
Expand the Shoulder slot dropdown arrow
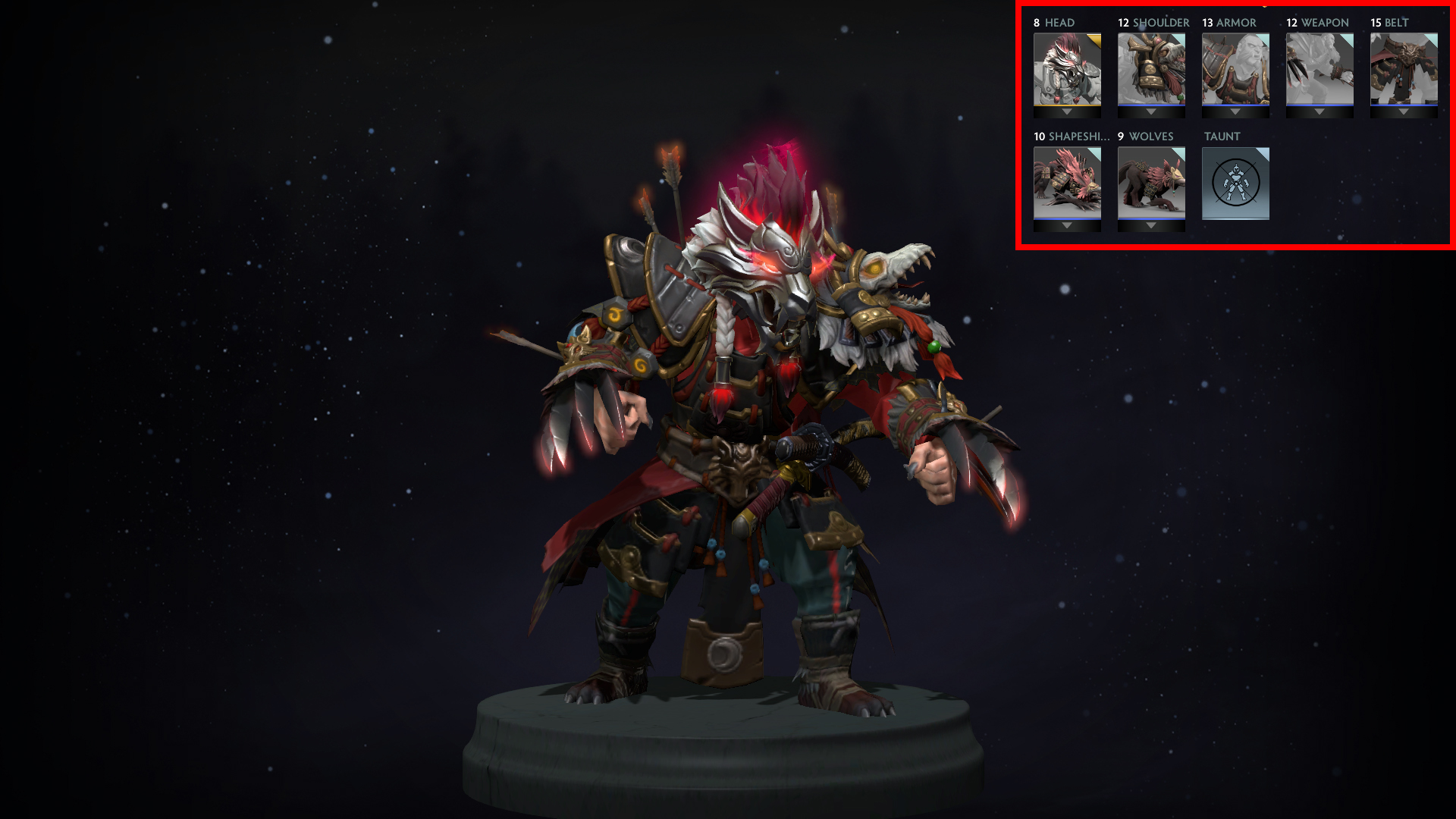click(1151, 112)
